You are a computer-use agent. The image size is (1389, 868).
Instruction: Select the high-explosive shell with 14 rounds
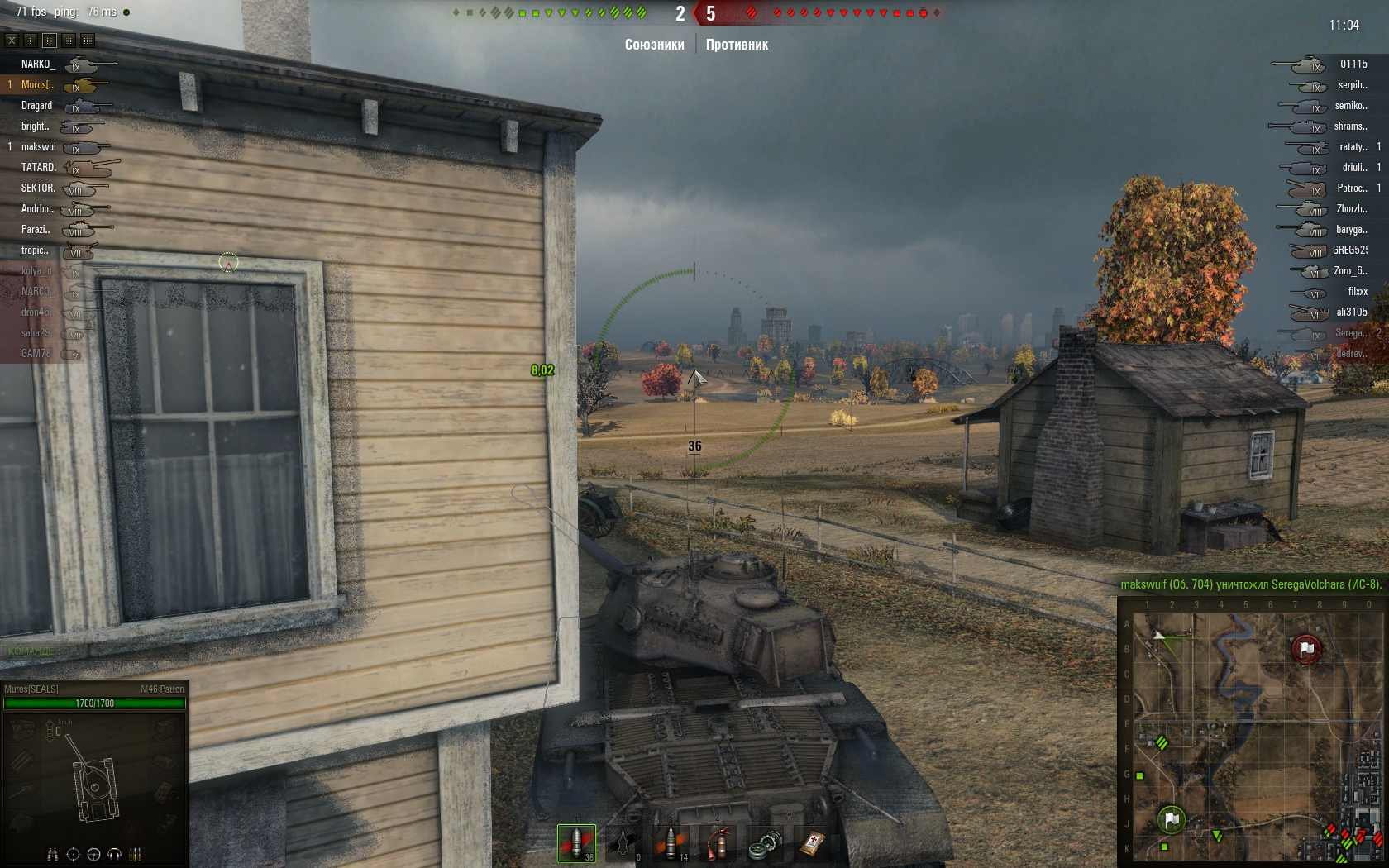671,842
